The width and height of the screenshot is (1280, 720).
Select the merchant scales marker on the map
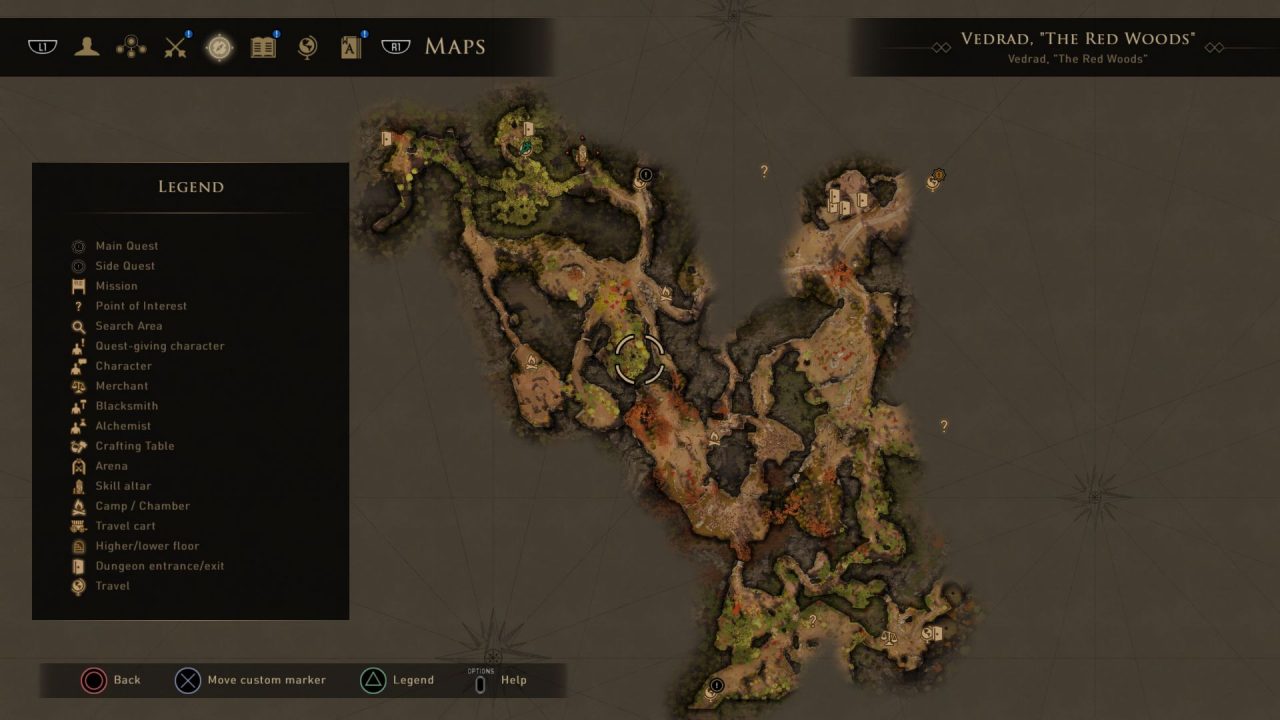(x=889, y=636)
